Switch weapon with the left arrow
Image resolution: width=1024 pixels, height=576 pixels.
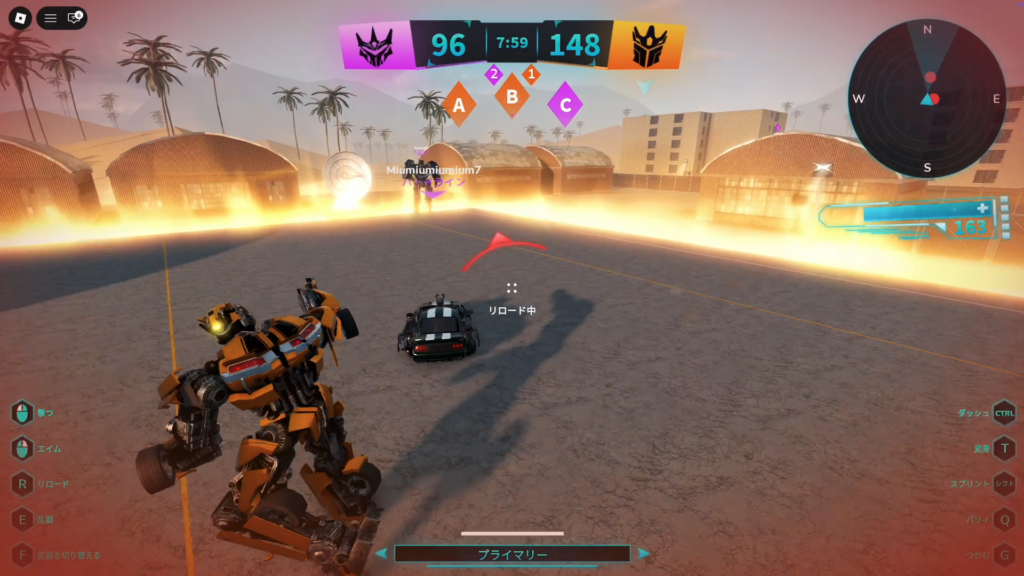[x=381, y=553]
